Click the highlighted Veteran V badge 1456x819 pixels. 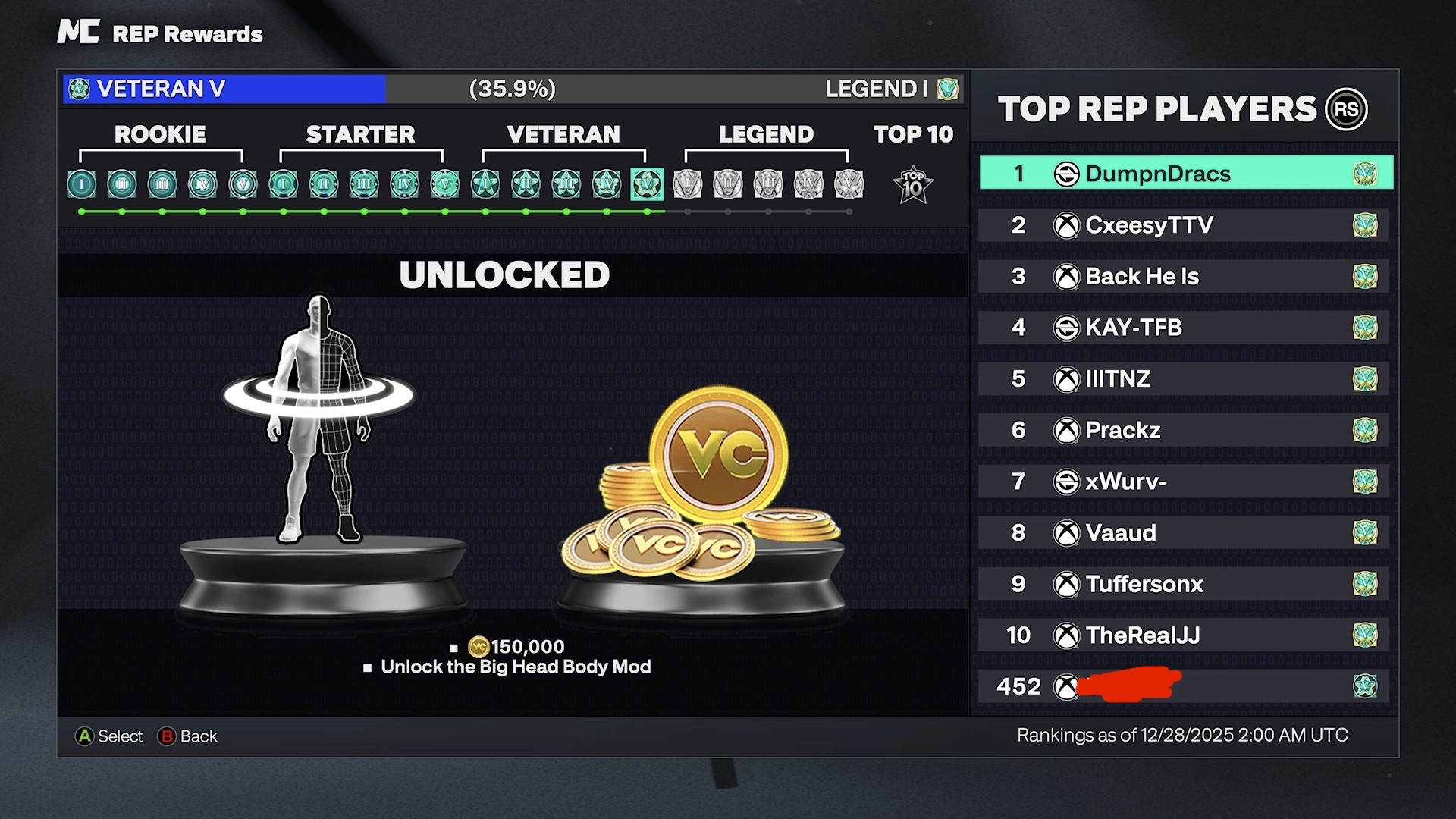[646, 184]
